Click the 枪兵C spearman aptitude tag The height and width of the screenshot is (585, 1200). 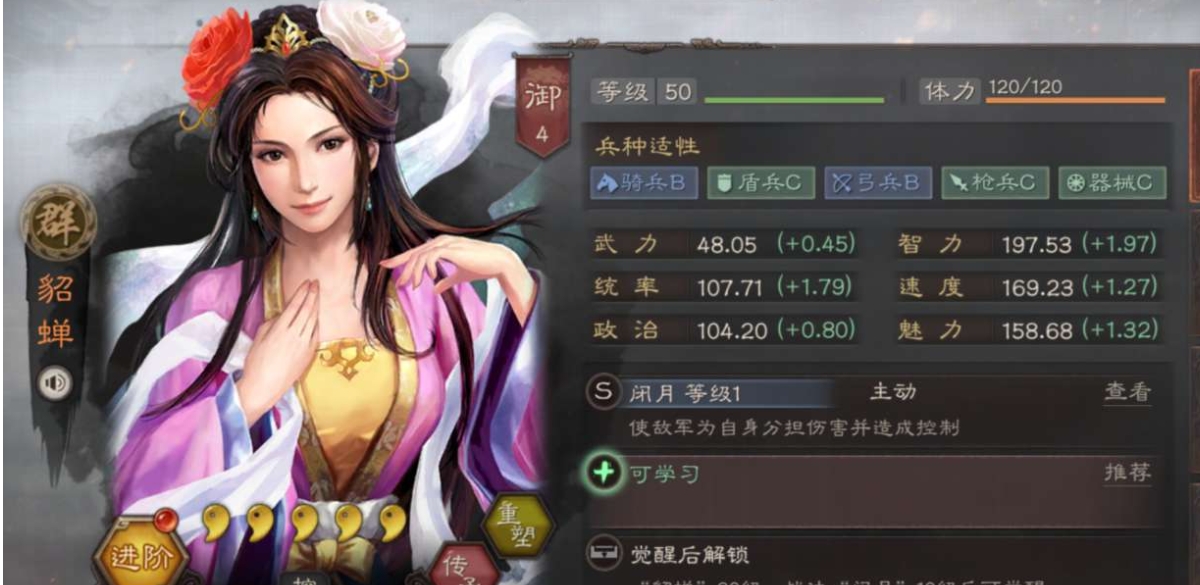994,183
